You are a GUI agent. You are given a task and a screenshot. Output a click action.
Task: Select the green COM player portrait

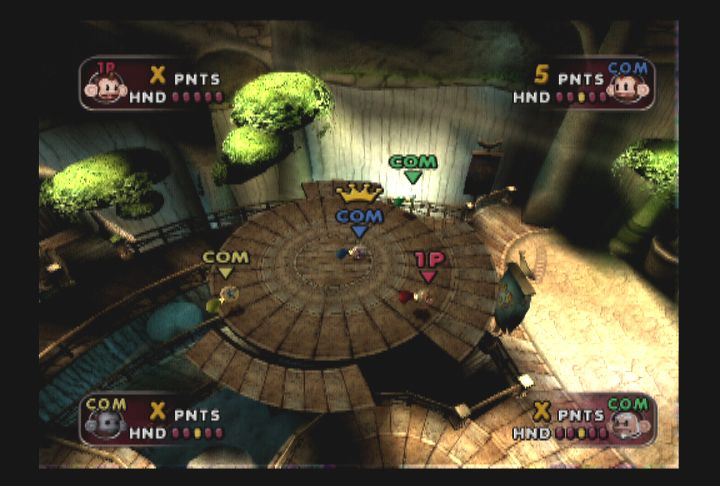point(627,418)
